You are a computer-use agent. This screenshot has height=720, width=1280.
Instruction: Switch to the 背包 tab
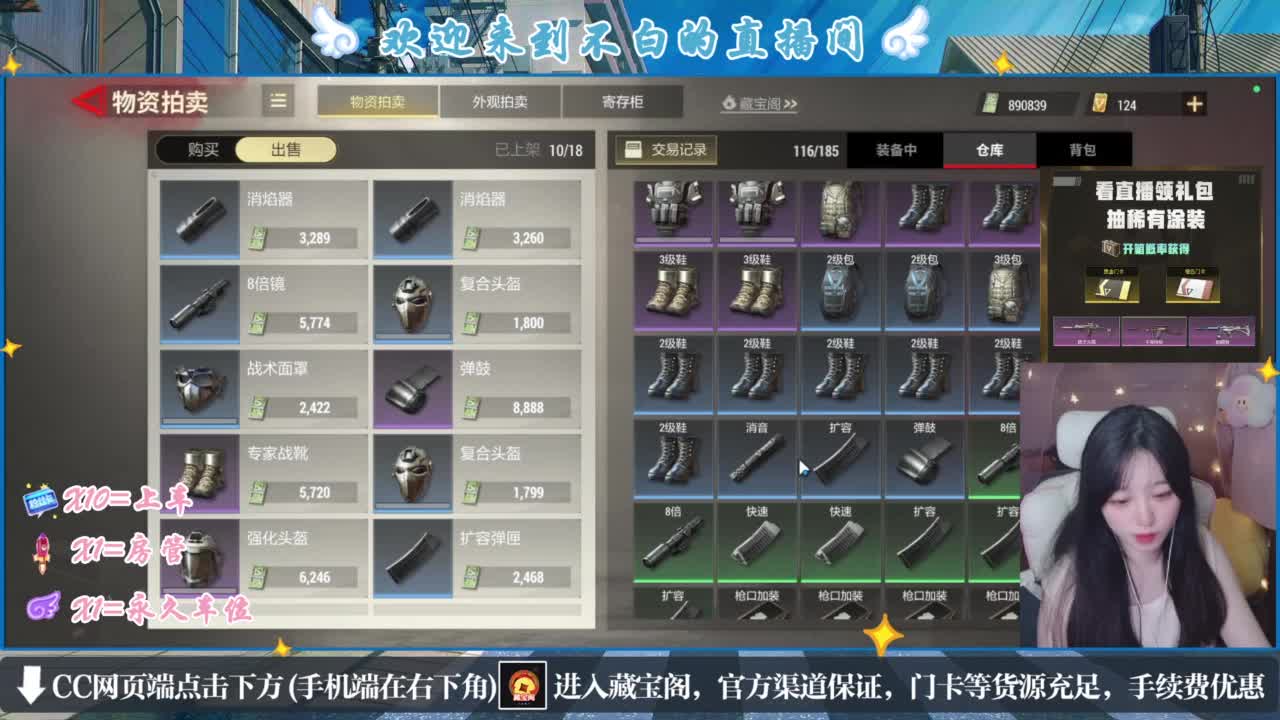coord(1085,149)
